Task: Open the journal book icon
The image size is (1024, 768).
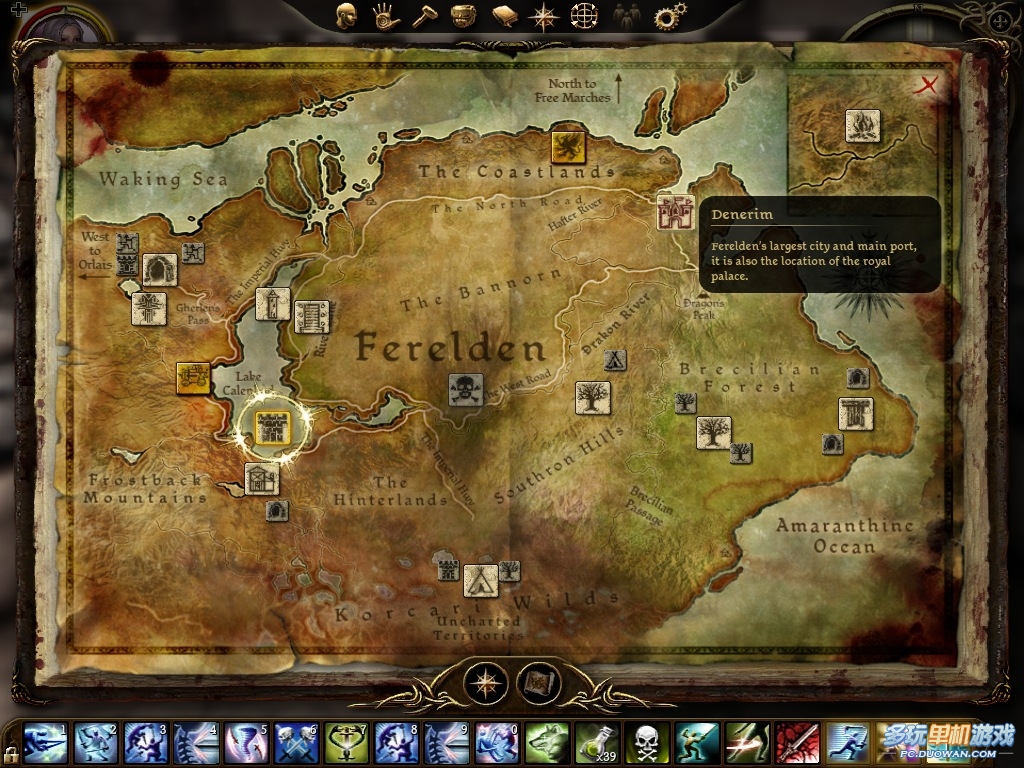Action: [x=504, y=16]
